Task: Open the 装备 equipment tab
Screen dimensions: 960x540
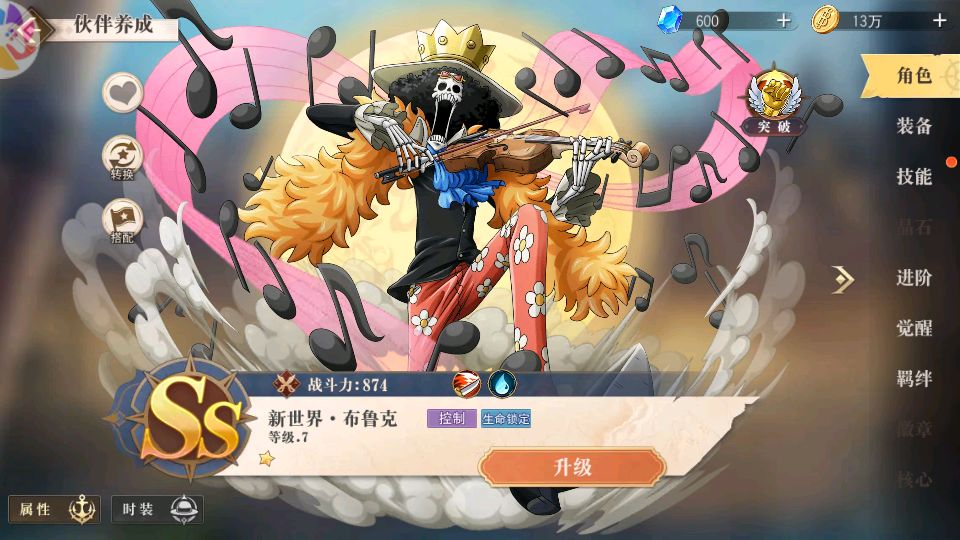Action: pos(914,126)
